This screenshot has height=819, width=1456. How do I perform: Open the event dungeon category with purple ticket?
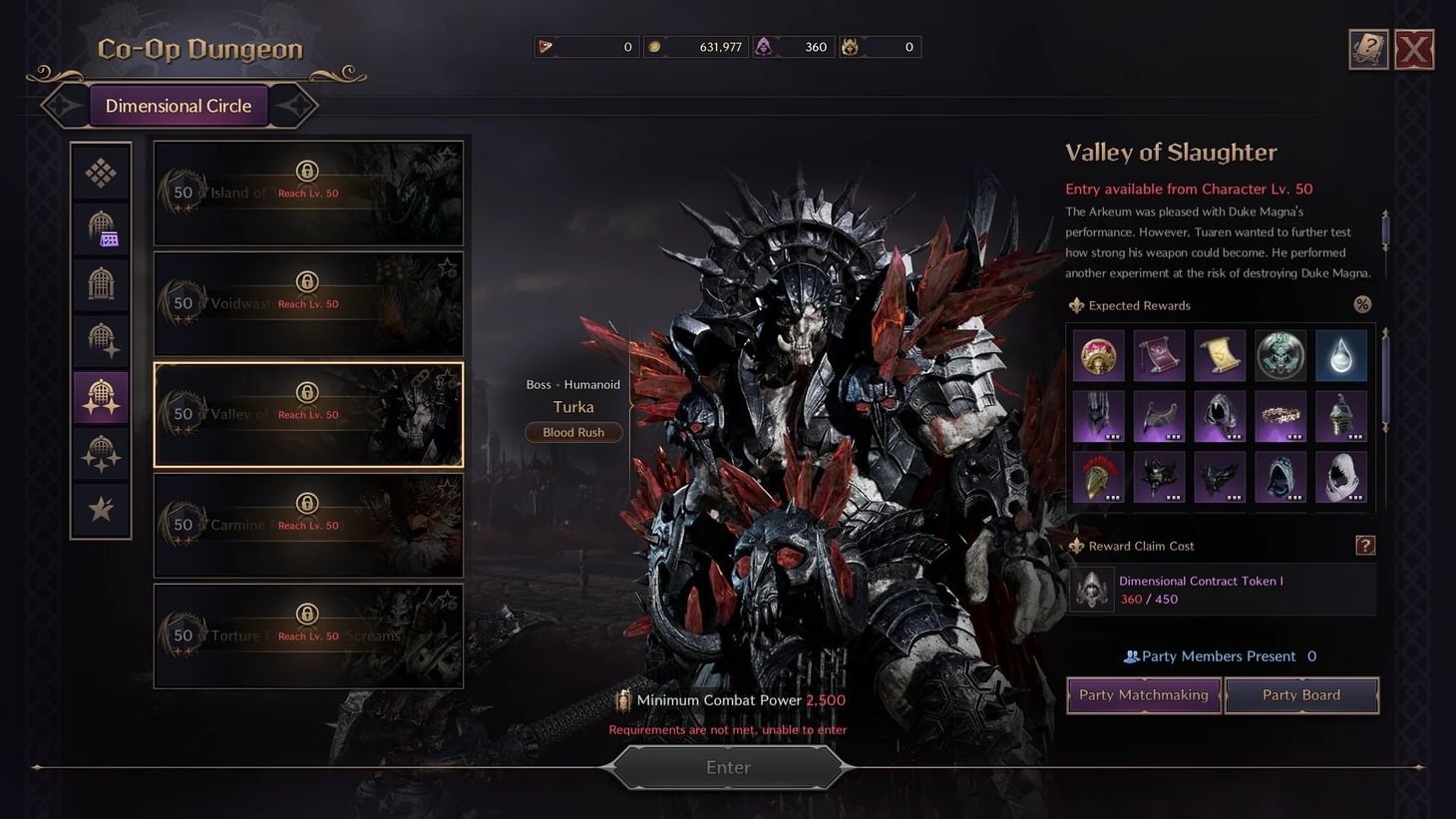click(100, 227)
